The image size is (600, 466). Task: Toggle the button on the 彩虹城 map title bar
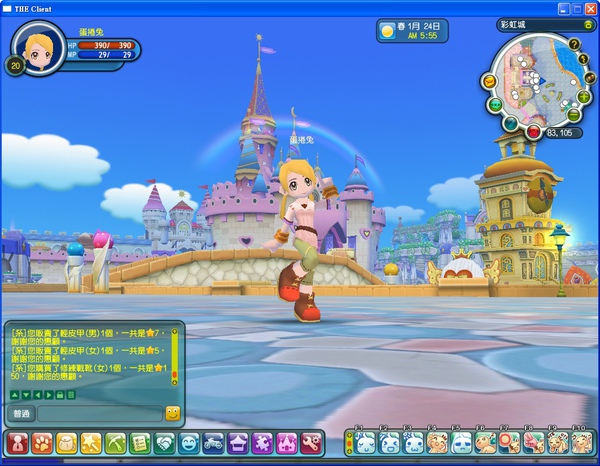click(x=588, y=24)
